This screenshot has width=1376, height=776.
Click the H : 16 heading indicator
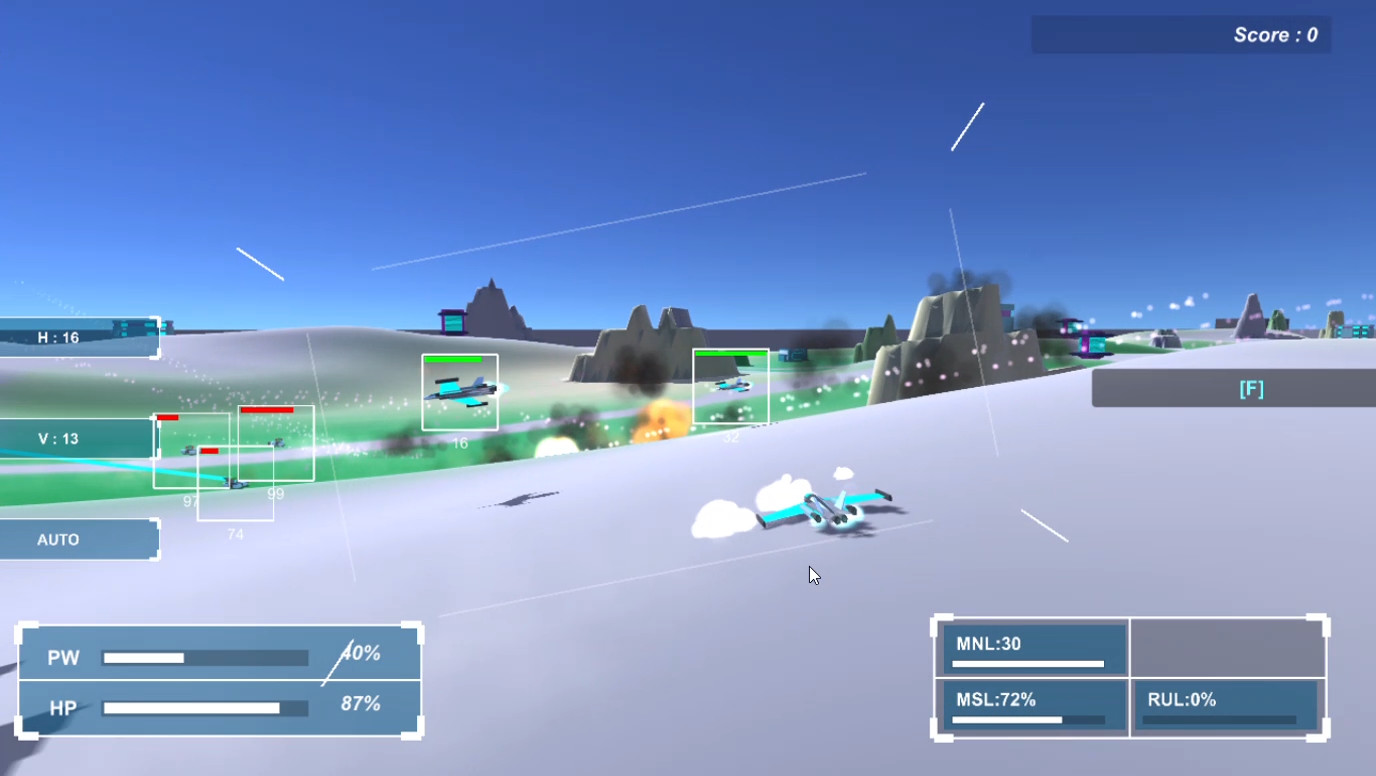click(x=75, y=337)
